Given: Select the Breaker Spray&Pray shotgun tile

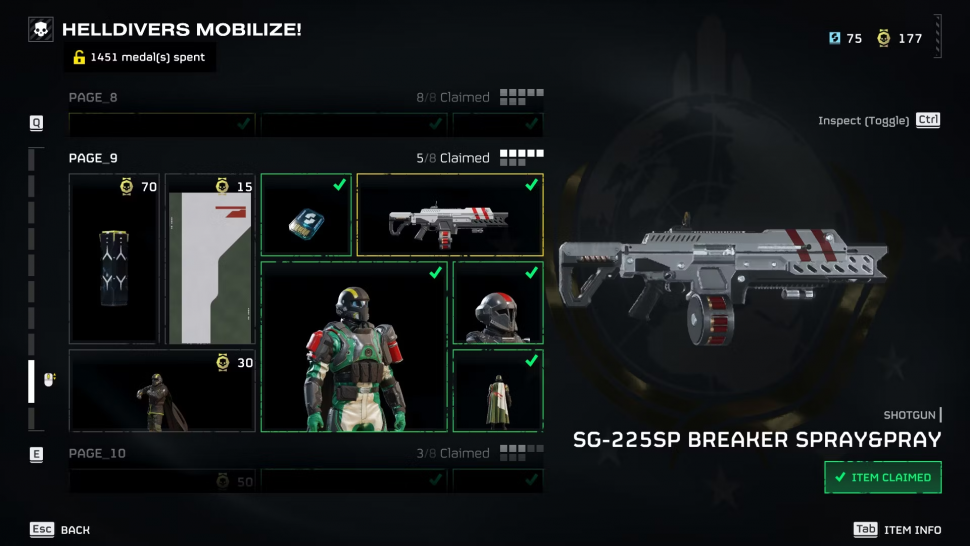Looking at the screenshot, I should coord(450,214).
